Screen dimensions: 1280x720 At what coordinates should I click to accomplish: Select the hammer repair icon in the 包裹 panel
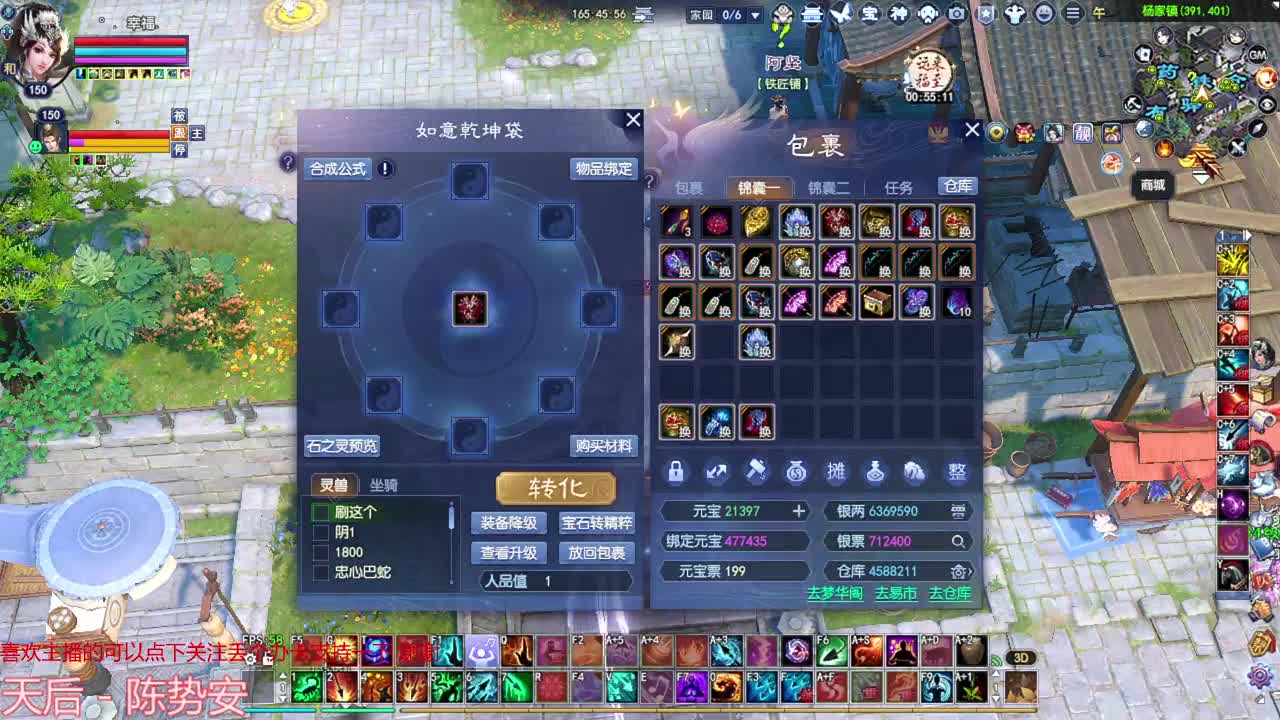tap(757, 472)
